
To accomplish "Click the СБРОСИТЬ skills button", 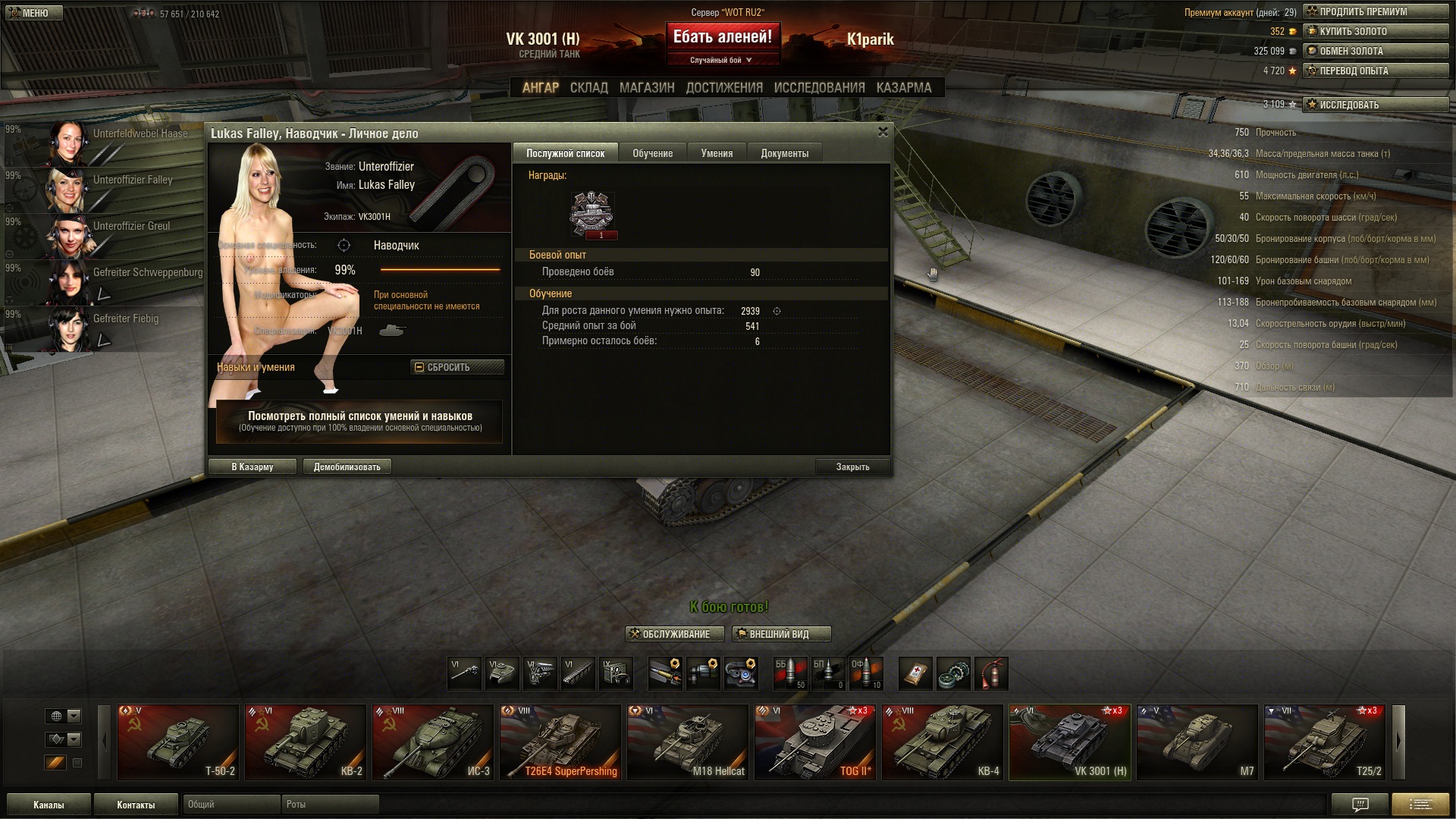I will point(457,367).
